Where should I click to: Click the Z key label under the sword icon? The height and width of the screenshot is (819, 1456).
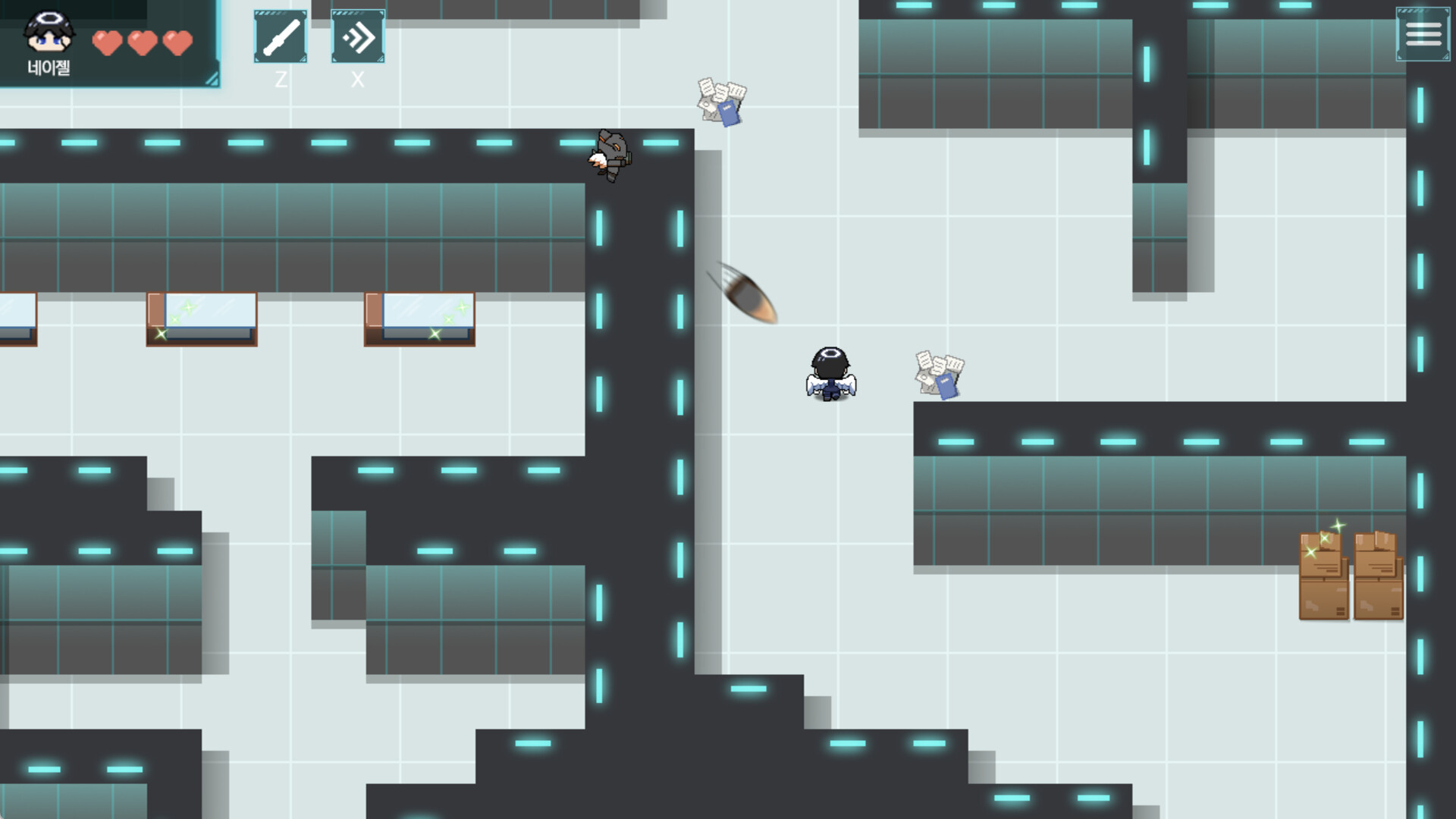tap(281, 78)
